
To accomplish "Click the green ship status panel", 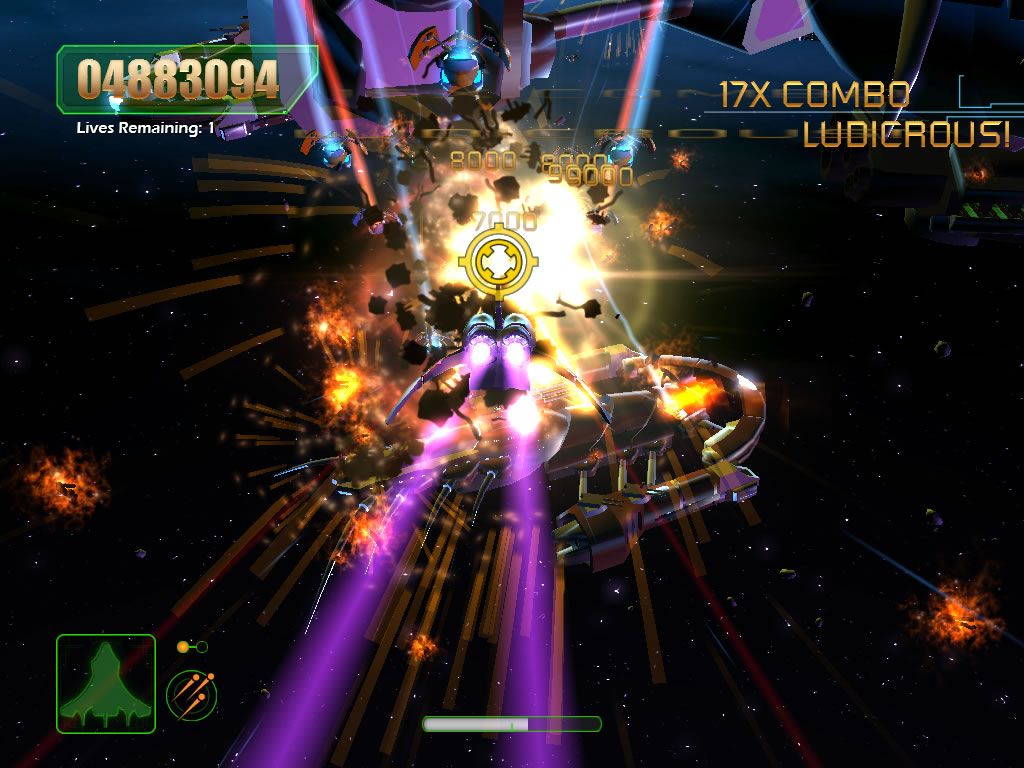I will coord(106,683).
